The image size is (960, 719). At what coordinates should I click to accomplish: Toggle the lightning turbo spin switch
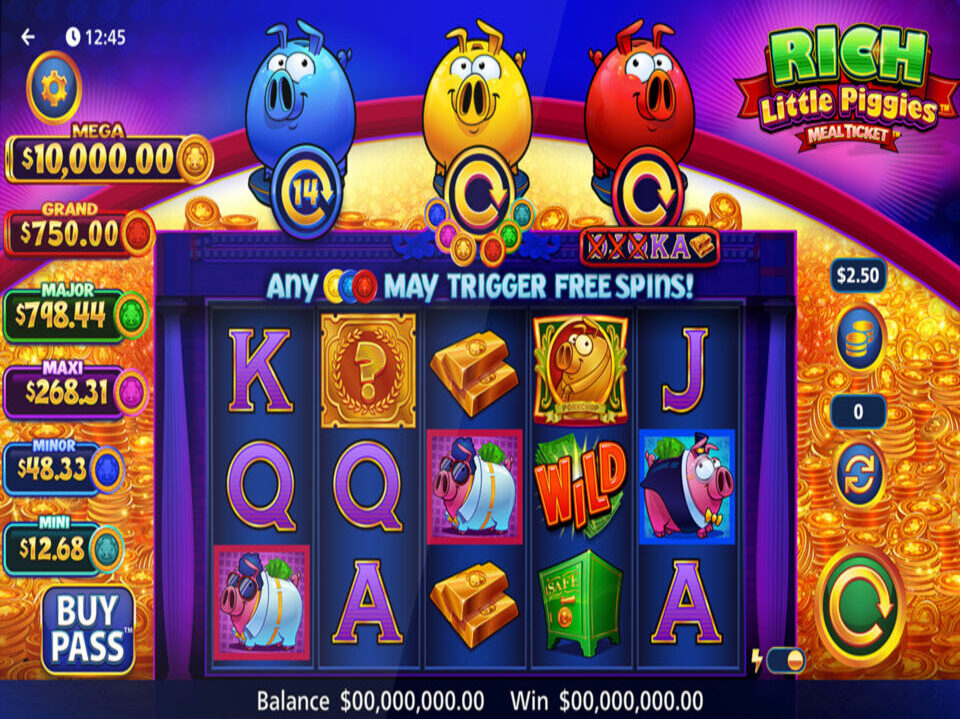pyautogui.click(x=785, y=660)
